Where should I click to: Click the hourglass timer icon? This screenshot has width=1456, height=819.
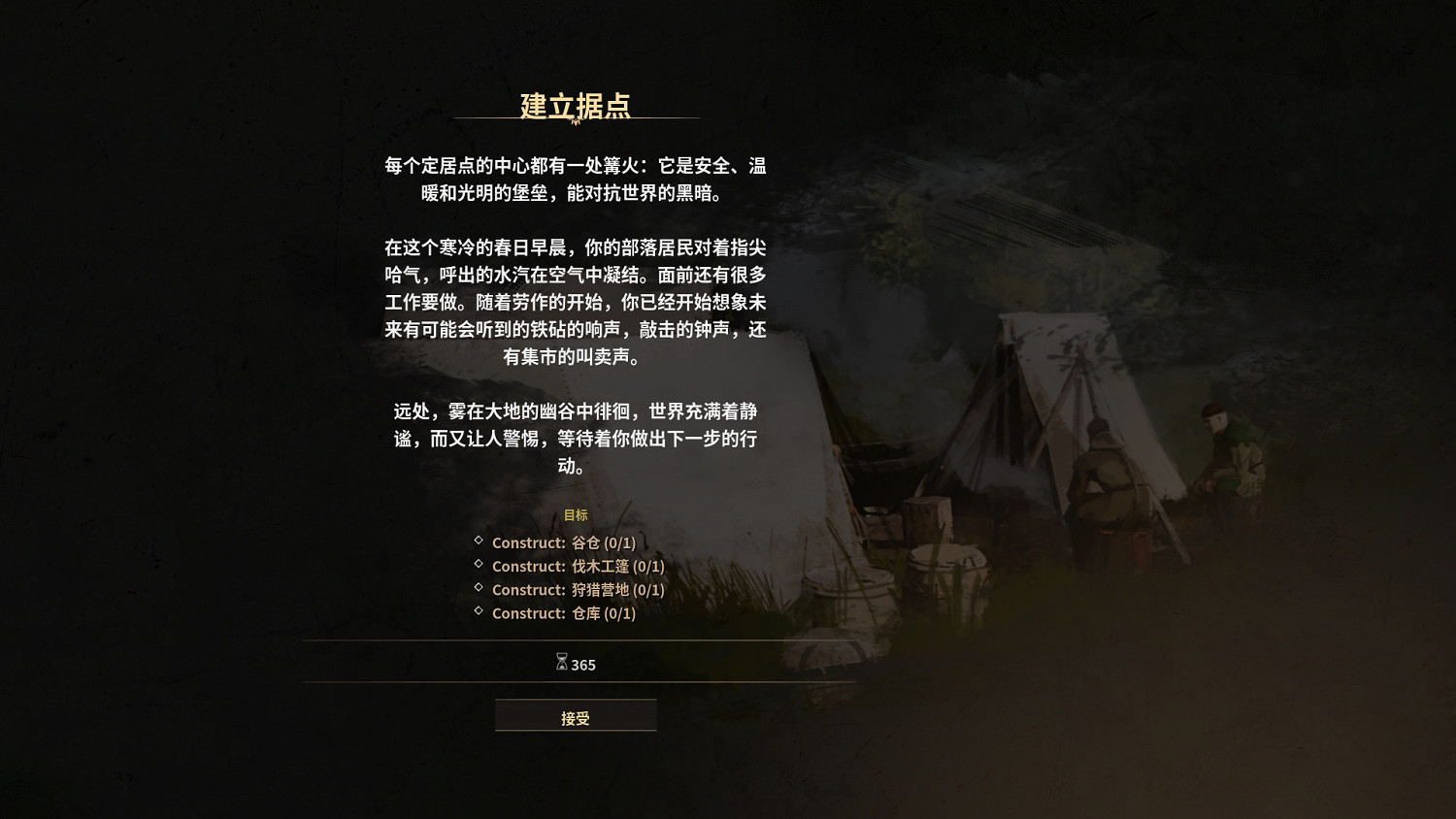pyautogui.click(x=561, y=664)
